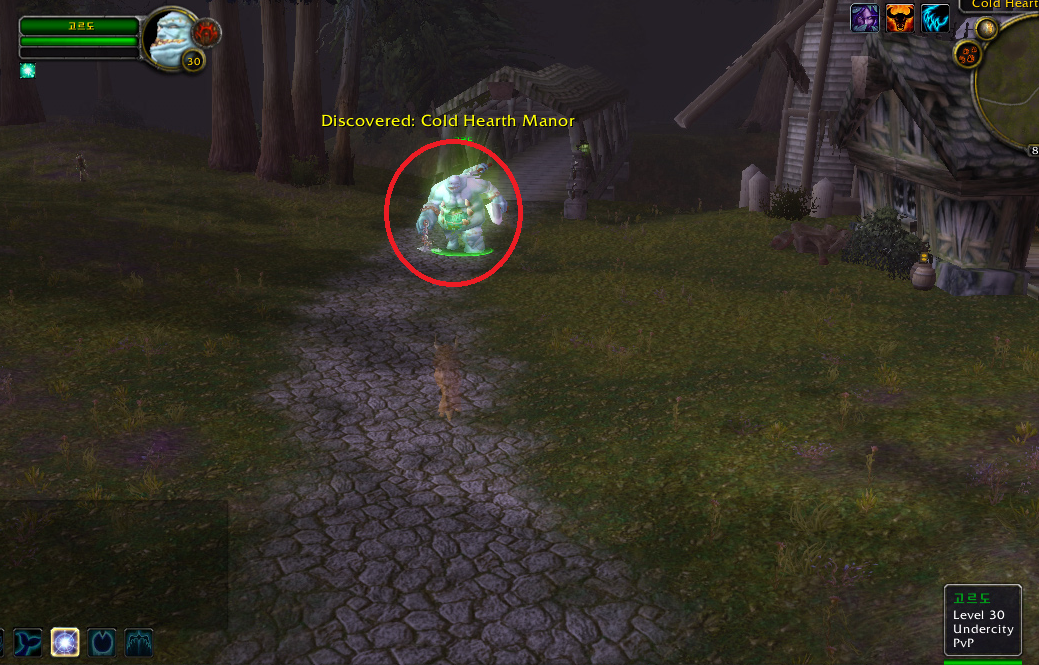Activate the winged flight form icon
The image size is (1039, 665).
point(138,641)
